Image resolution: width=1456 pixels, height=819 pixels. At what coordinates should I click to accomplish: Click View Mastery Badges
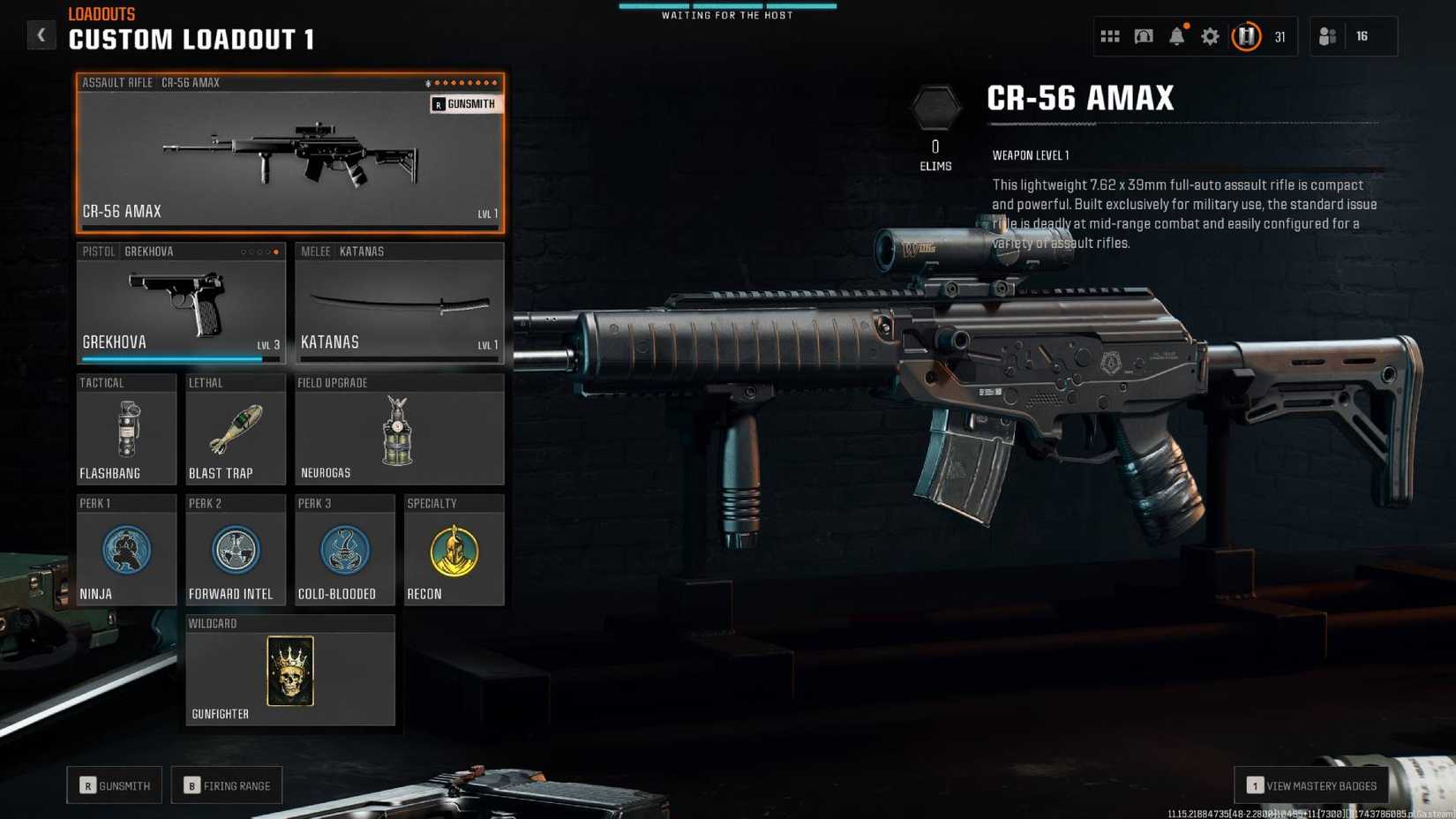1311,785
